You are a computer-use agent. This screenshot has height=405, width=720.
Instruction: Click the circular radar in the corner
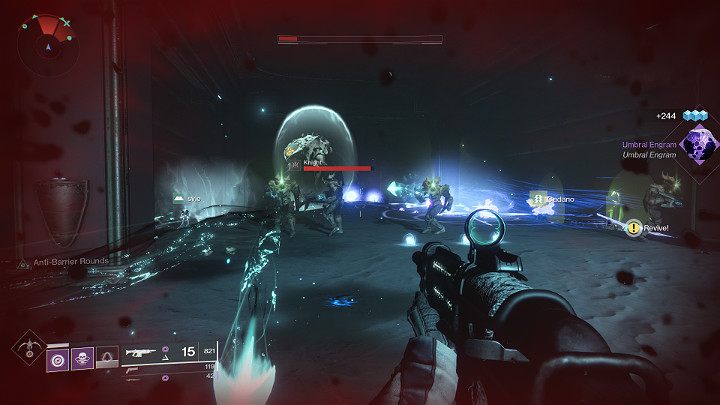(46, 42)
